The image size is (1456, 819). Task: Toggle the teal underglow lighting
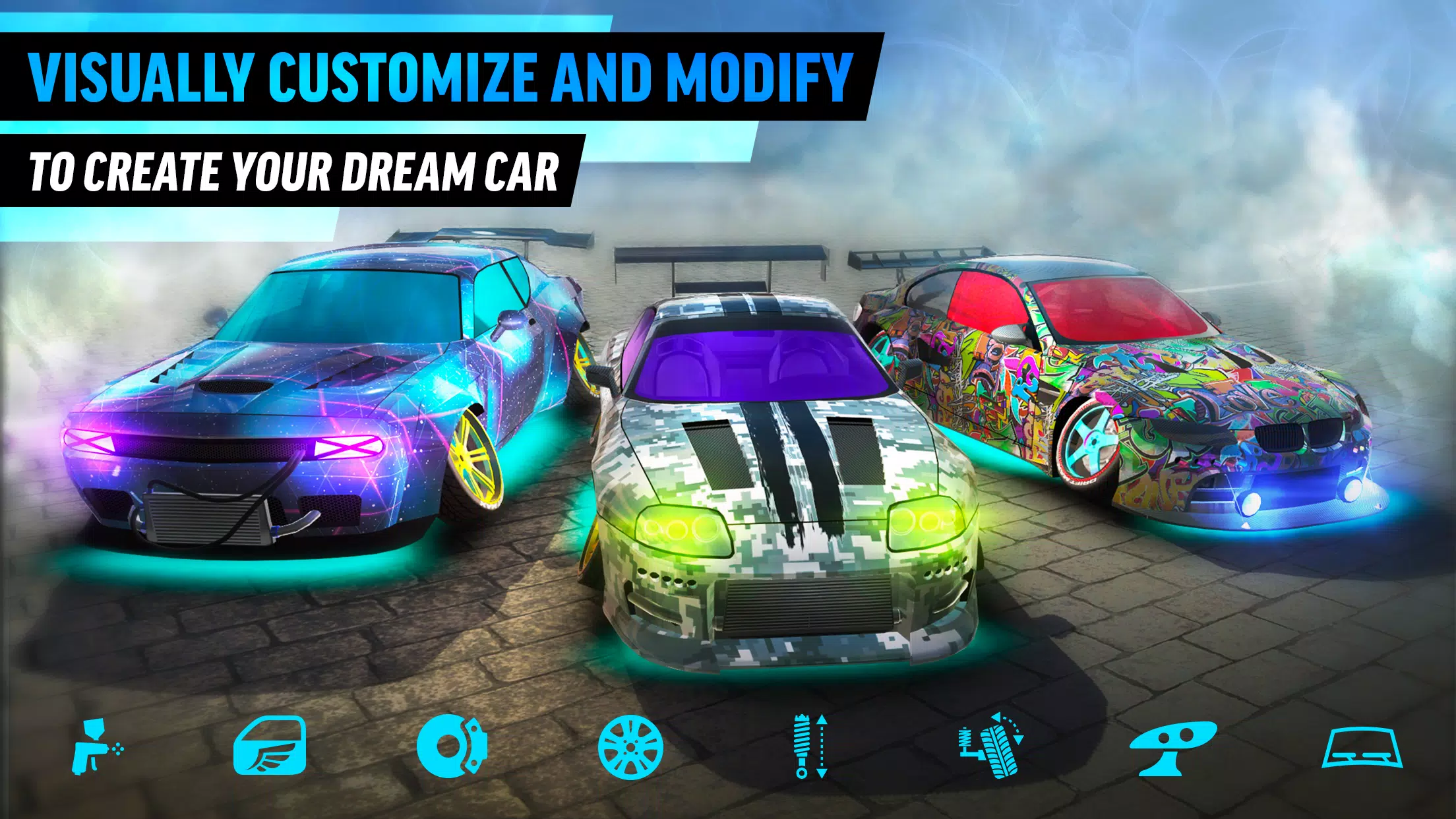pos(264,567)
